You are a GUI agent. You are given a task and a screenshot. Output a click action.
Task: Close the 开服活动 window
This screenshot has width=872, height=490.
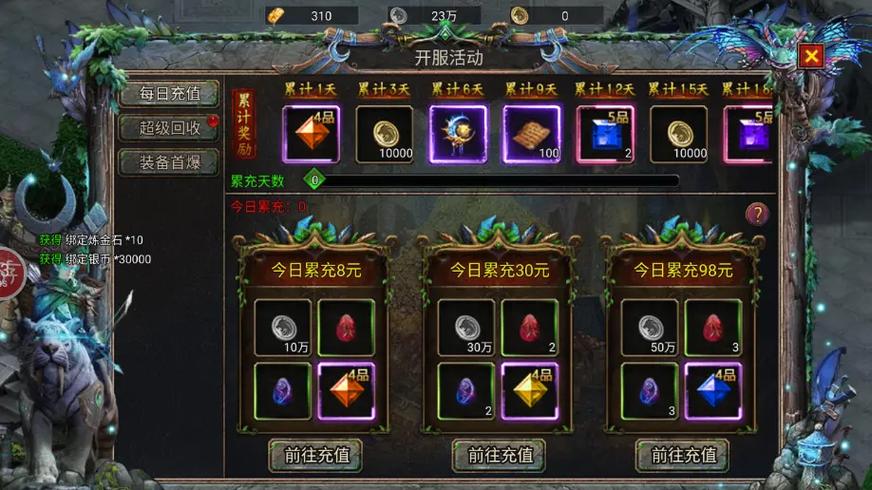point(811,56)
